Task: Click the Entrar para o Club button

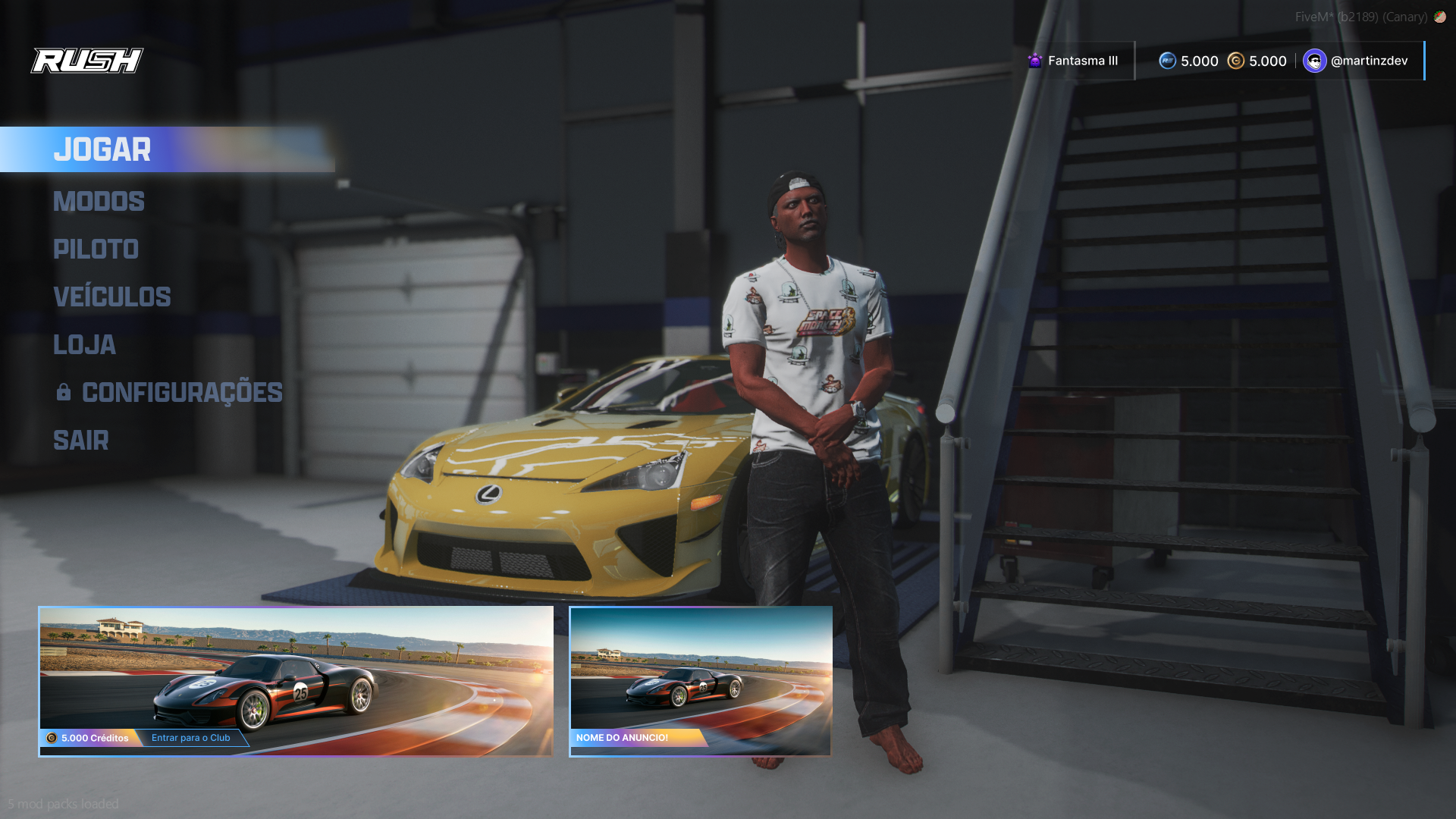Action: [191, 738]
